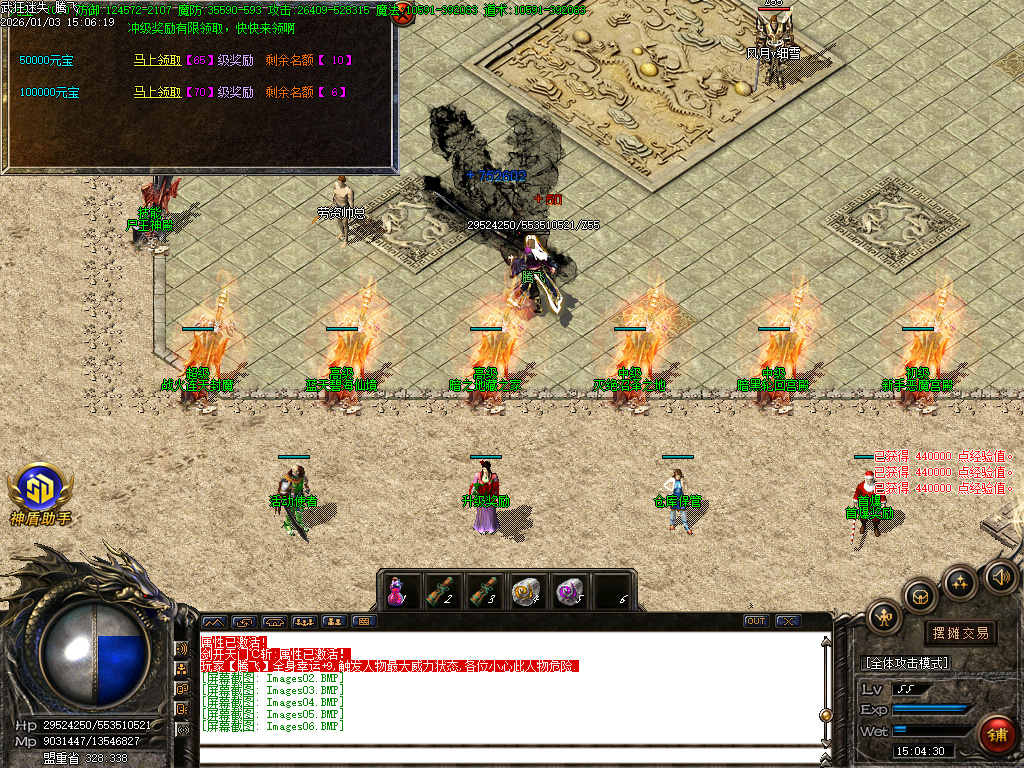Click the OUT button above the chat

[756, 621]
